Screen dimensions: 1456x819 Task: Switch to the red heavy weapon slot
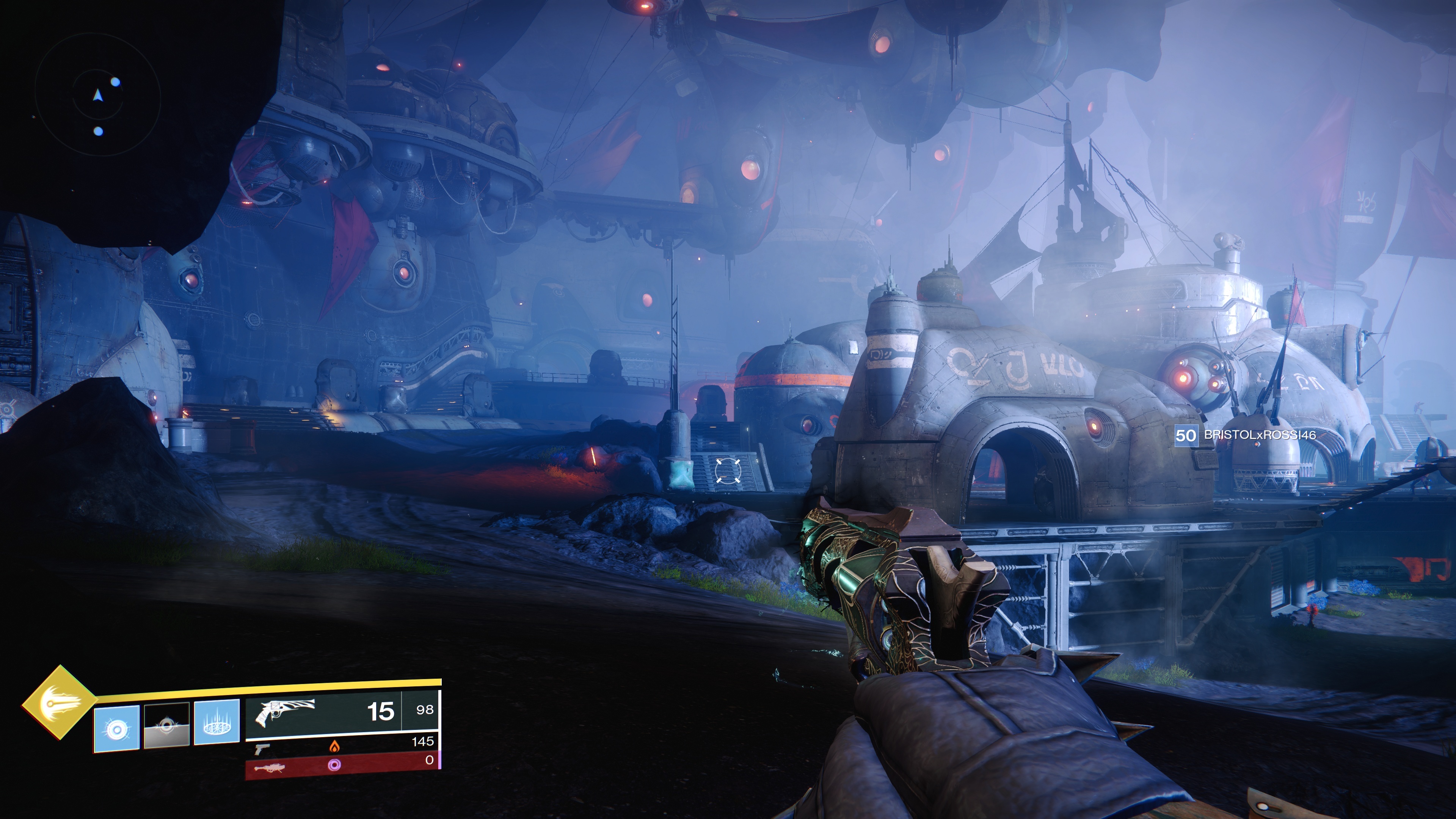click(342, 765)
